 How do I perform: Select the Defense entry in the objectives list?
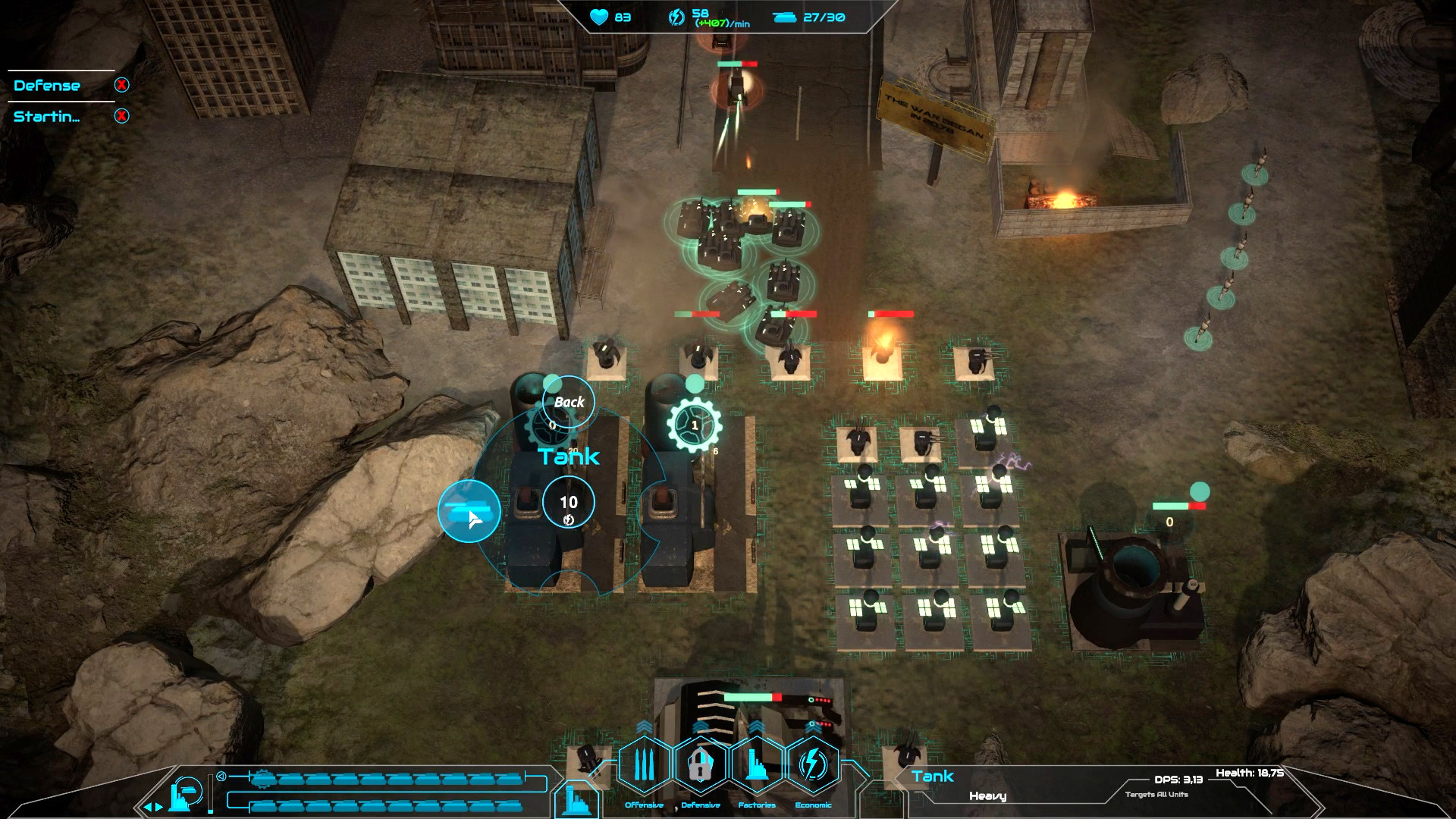tap(45, 85)
